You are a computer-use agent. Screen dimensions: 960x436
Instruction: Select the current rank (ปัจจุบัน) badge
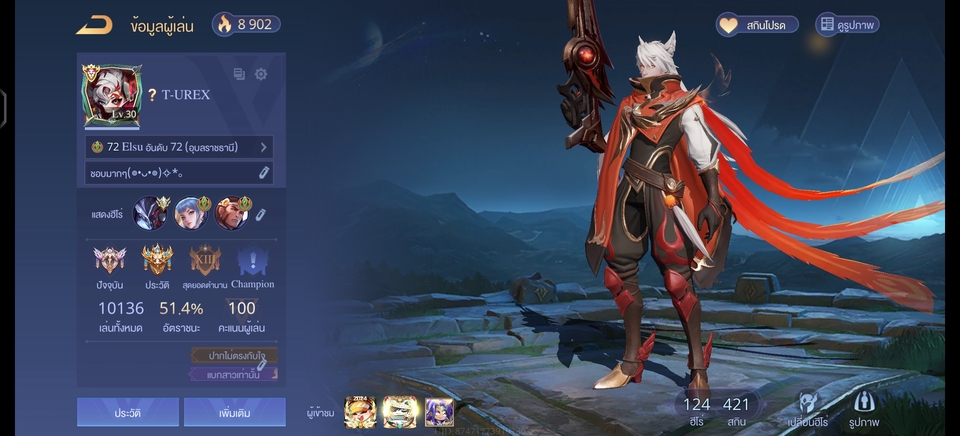[109, 265]
